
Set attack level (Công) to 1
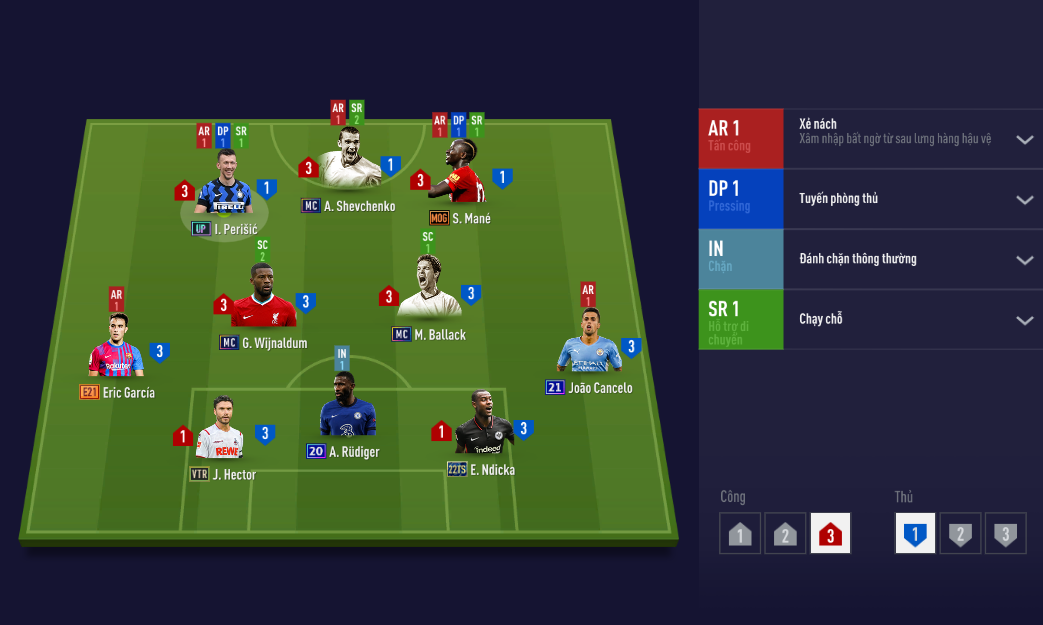pyautogui.click(x=740, y=534)
